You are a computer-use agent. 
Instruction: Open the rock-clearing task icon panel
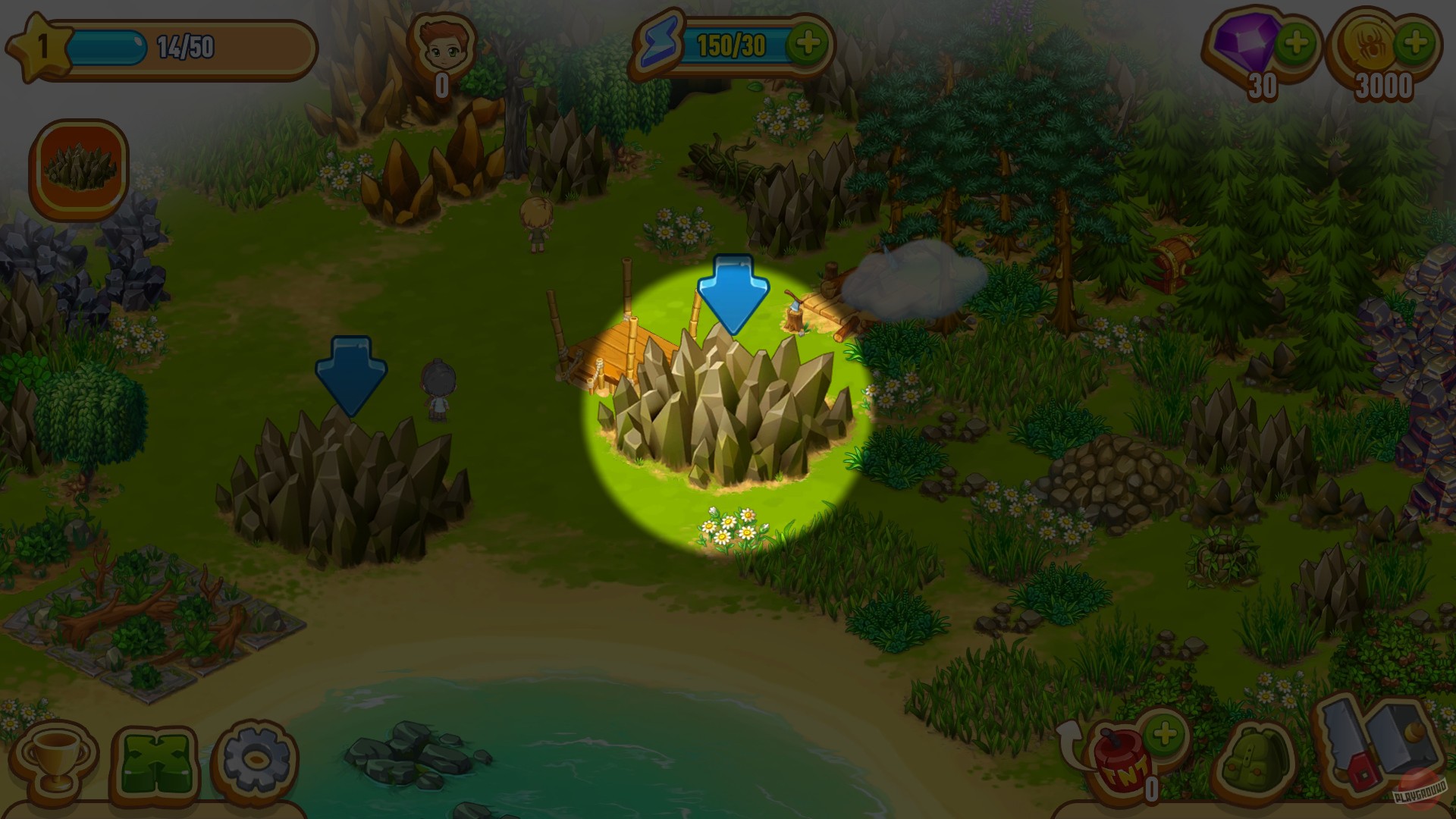[78, 168]
